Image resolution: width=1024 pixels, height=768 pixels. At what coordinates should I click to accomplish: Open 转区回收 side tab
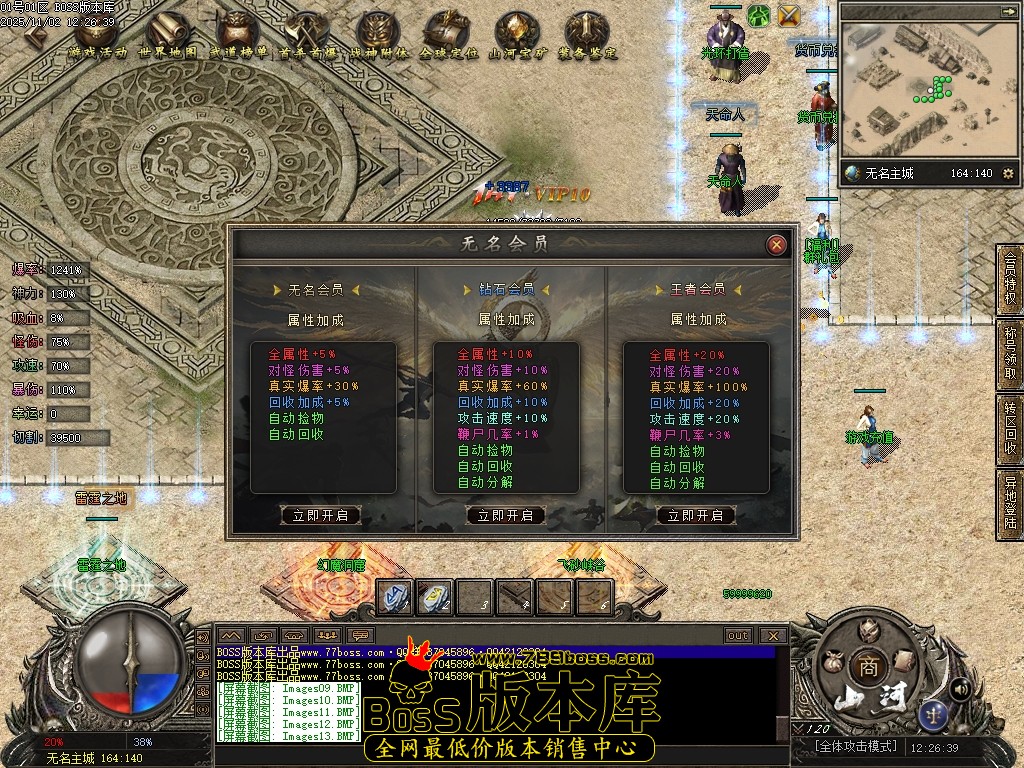tap(1010, 430)
